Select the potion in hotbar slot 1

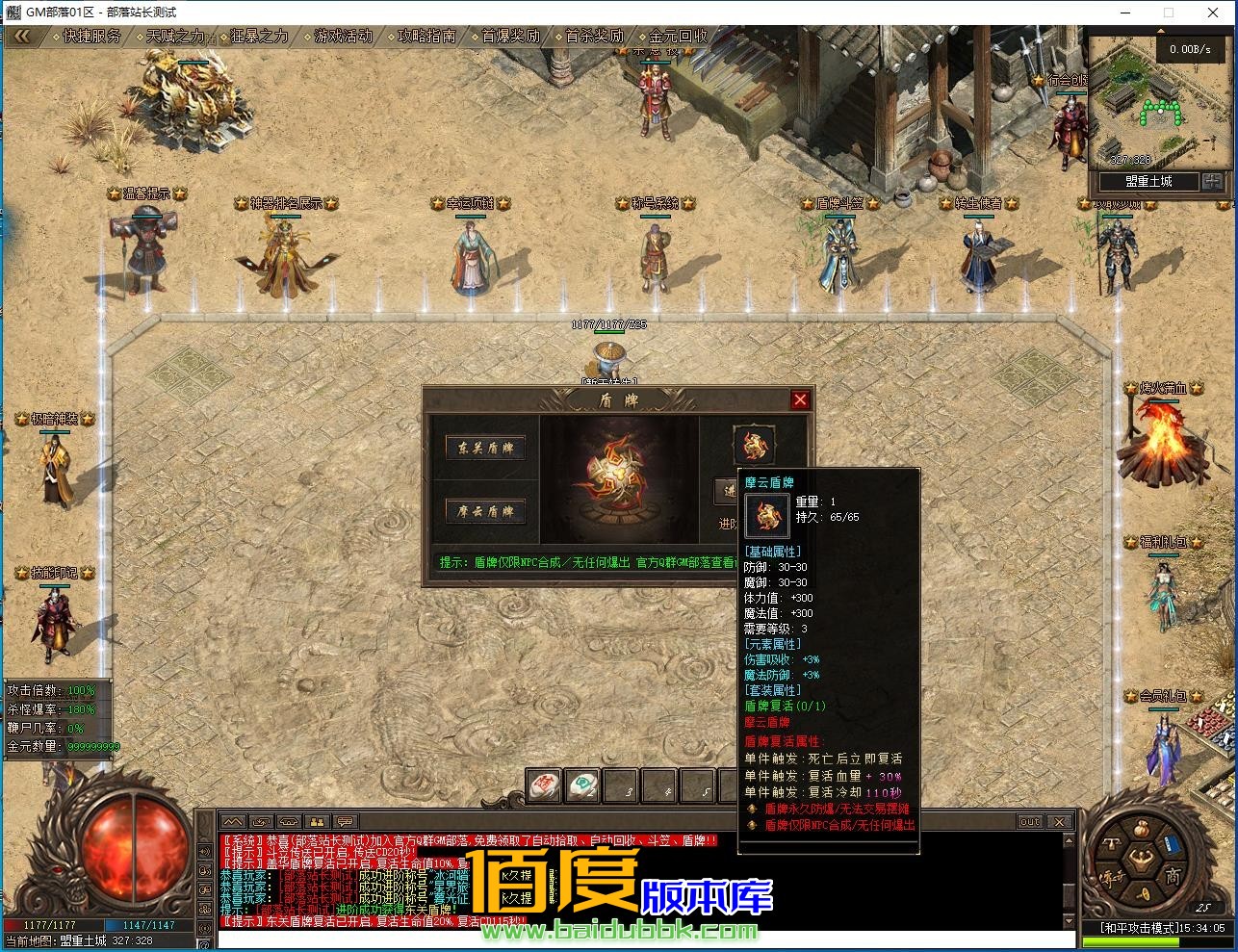pyautogui.click(x=542, y=786)
